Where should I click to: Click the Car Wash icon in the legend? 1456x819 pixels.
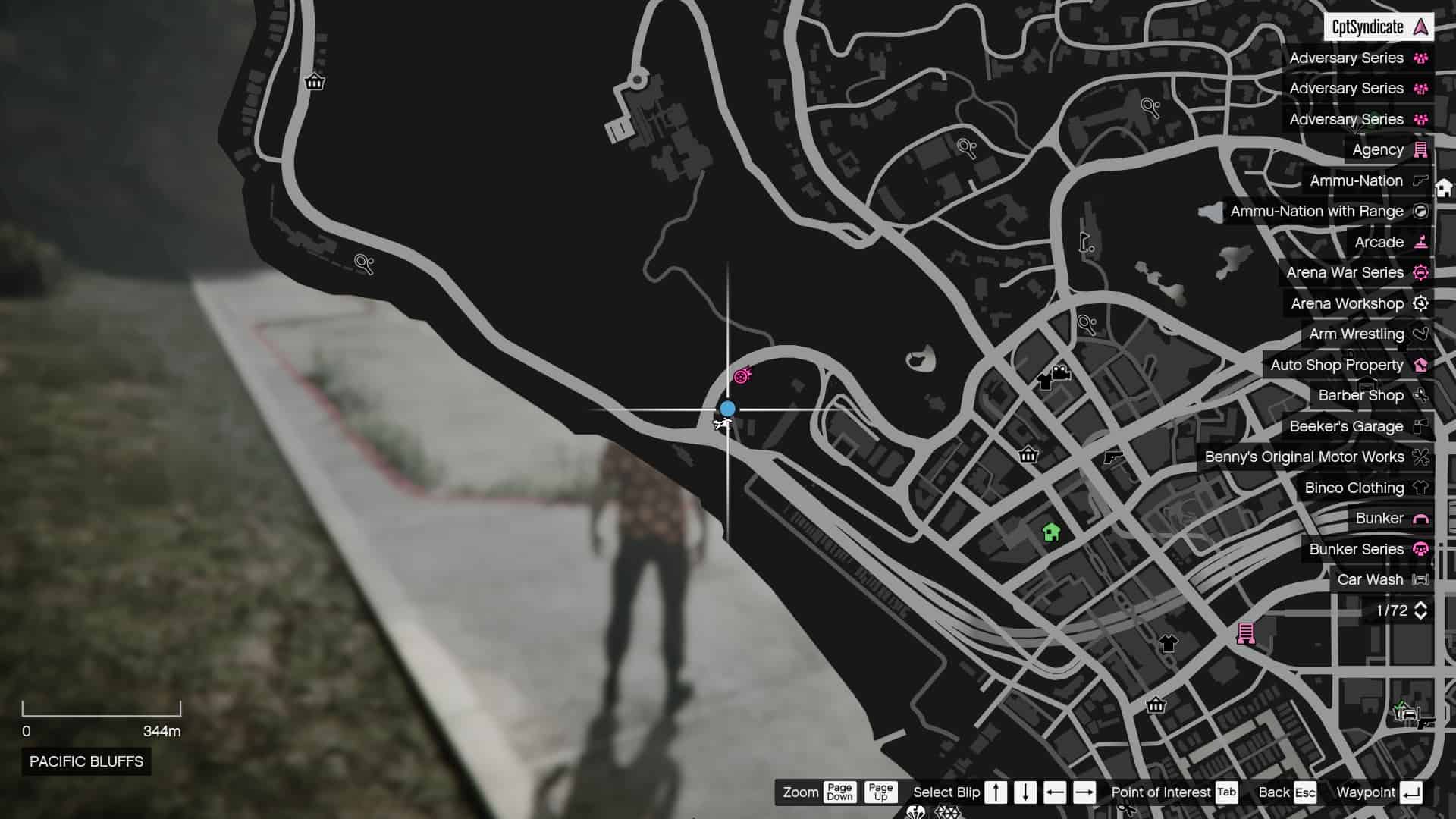pyautogui.click(x=1421, y=579)
